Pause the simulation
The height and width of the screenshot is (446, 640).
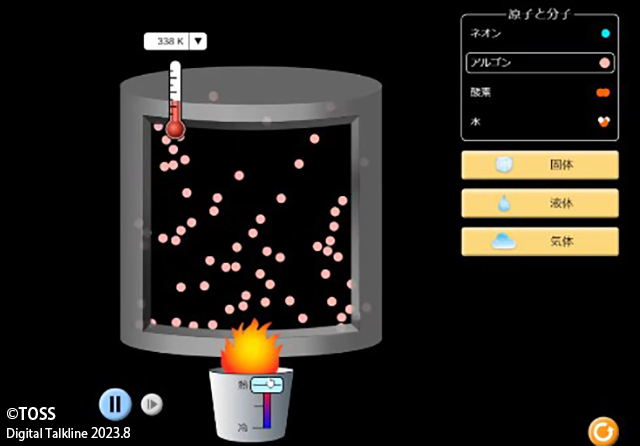pos(115,403)
